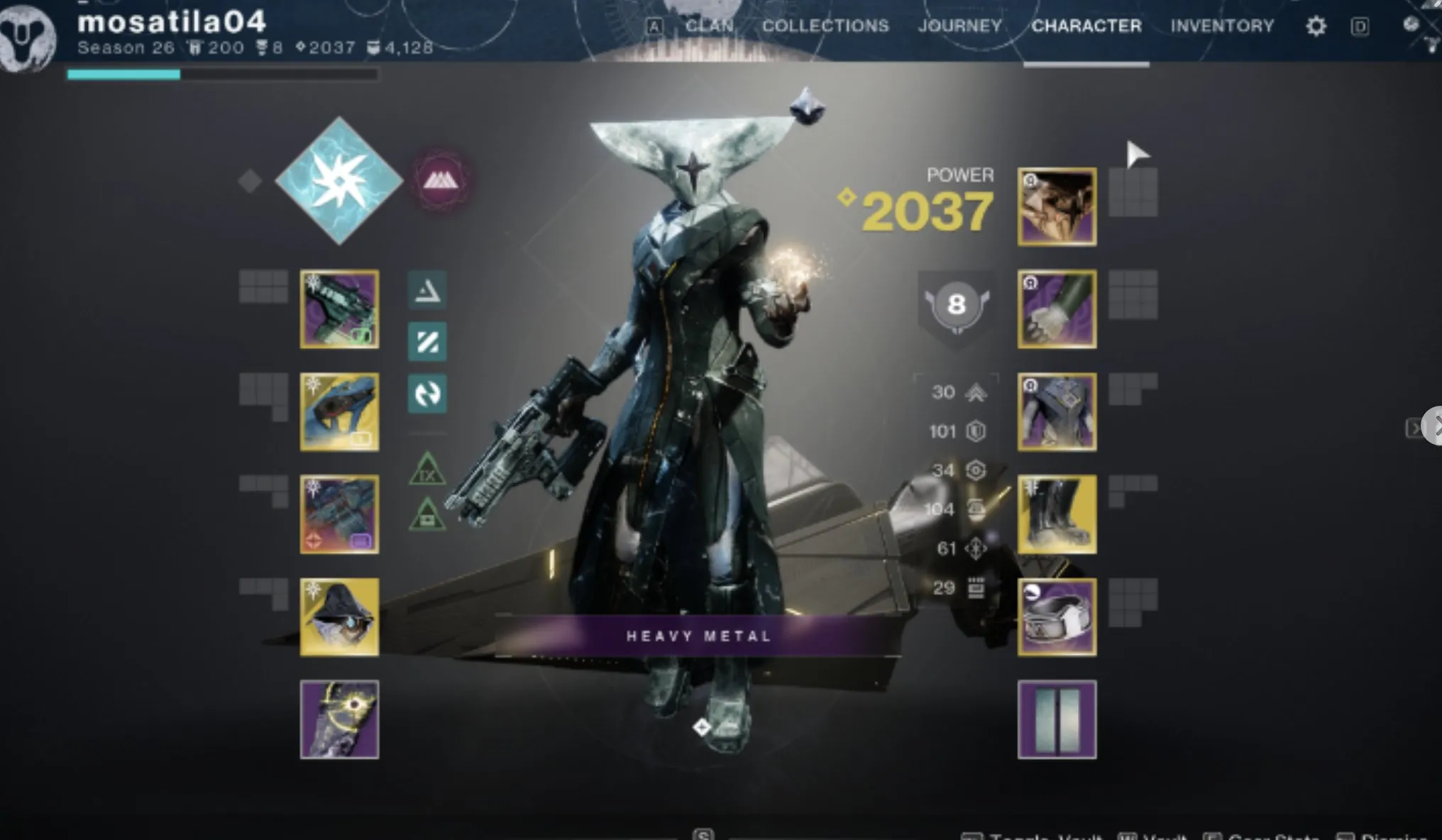Switch to the INVENTORY tab

click(x=1222, y=26)
